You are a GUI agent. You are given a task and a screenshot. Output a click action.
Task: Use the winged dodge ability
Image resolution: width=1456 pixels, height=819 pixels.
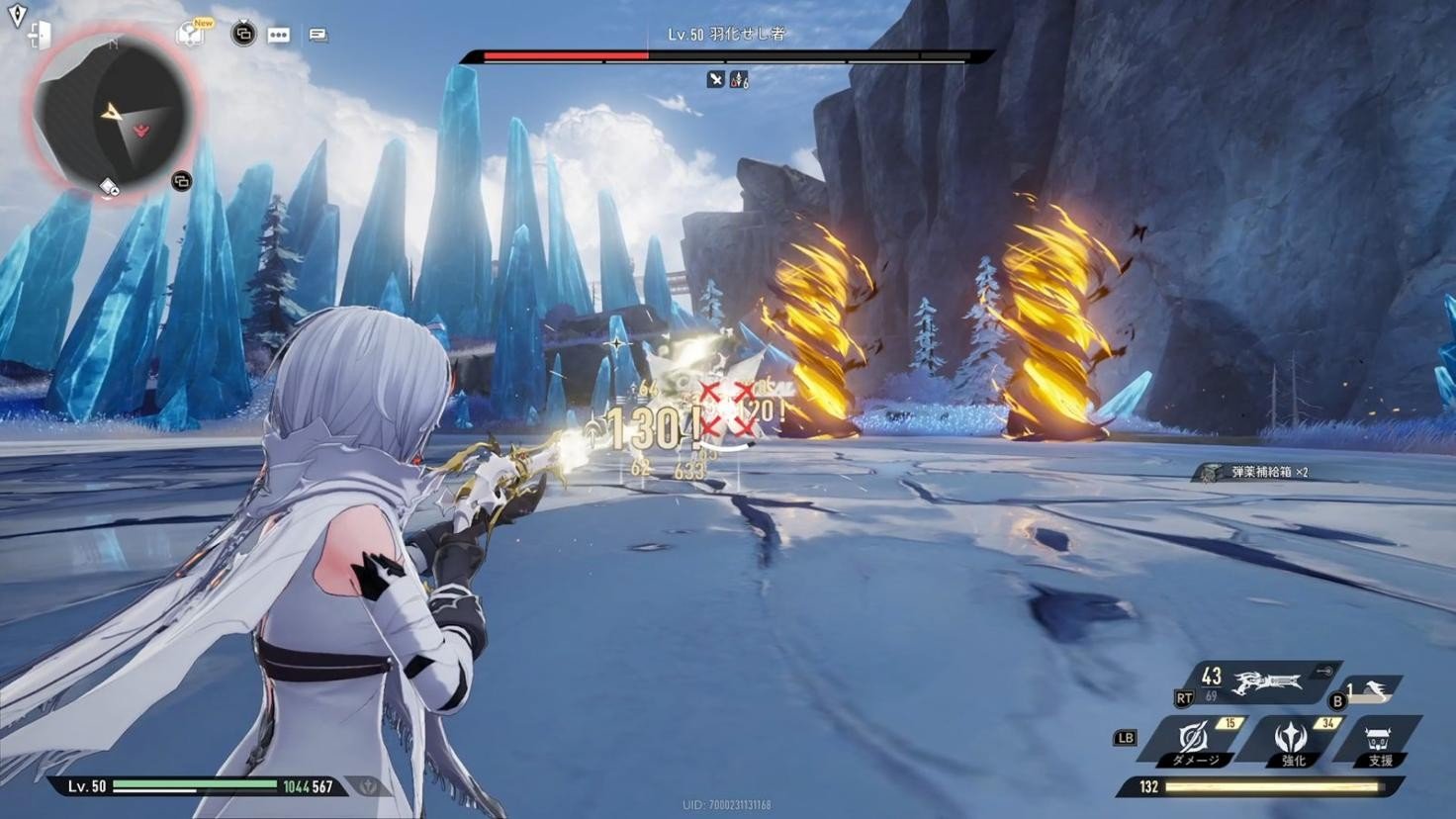click(x=1372, y=689)
